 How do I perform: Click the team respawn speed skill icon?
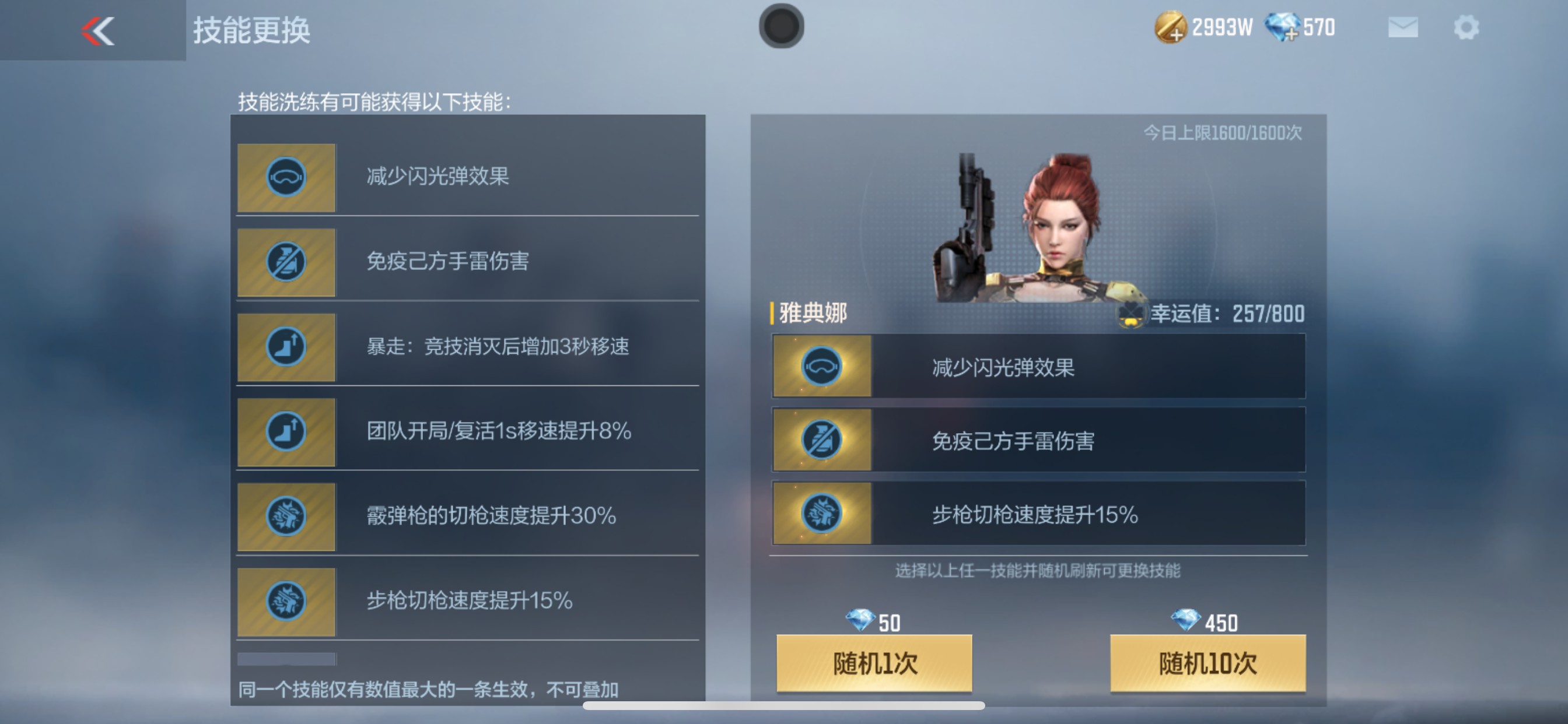[286, 433]
